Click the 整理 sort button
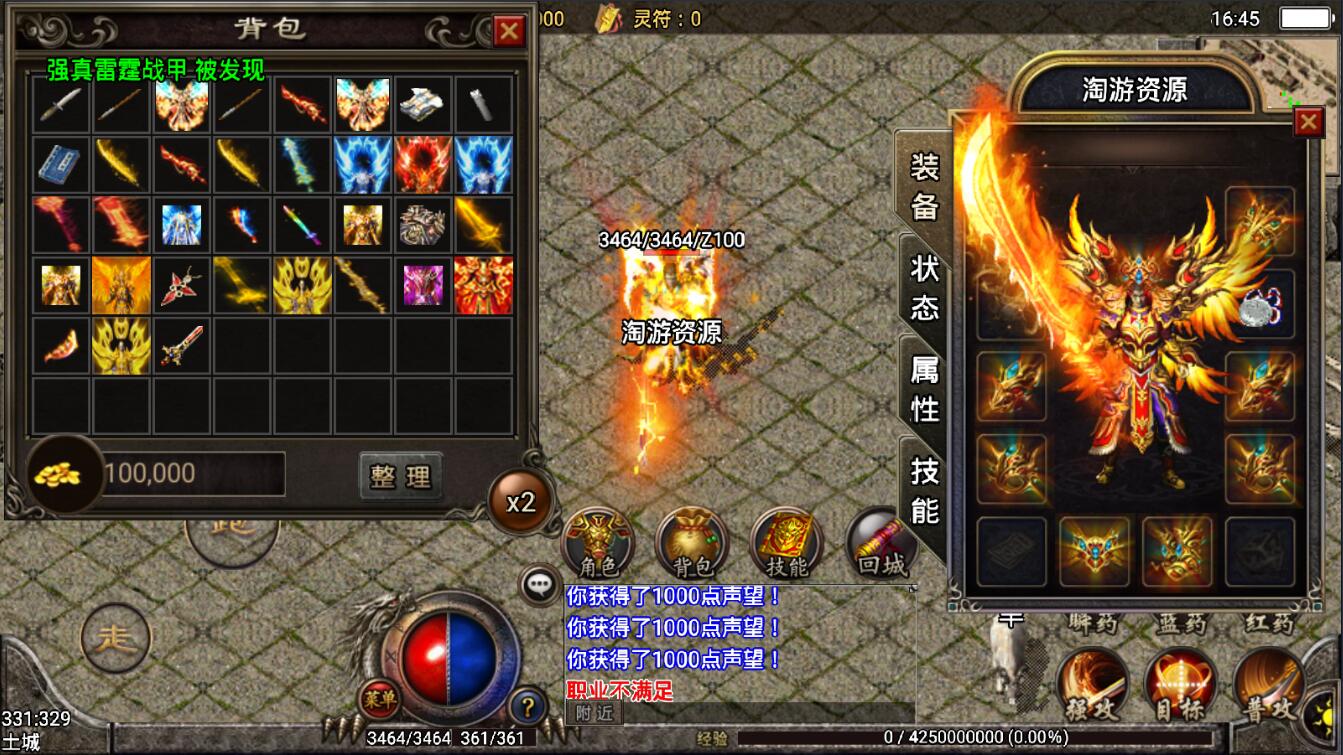This screenshot has height=755, width=1343. [400, 476]
